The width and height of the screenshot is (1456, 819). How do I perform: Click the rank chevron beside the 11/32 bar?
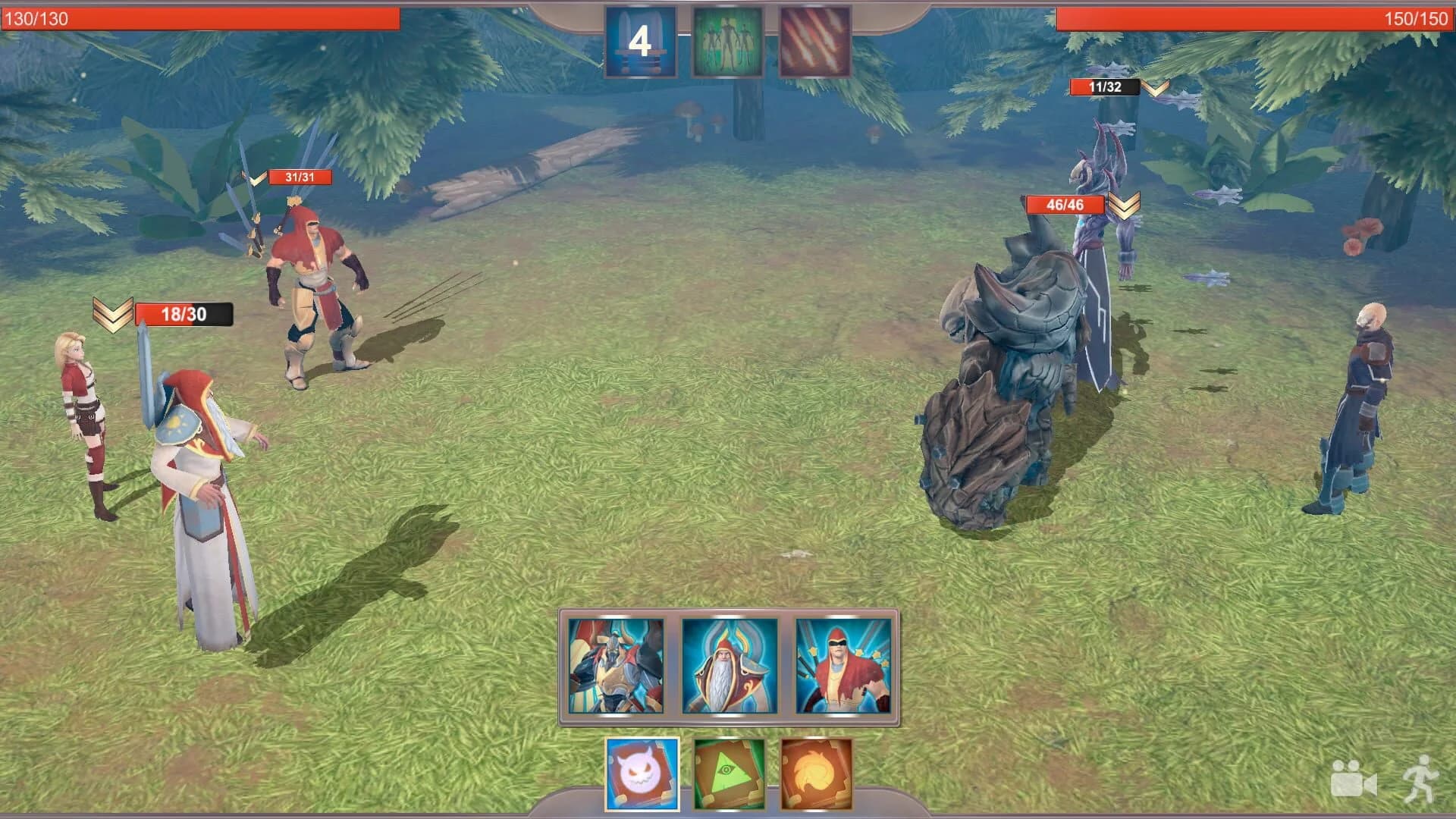point(1156,87)
